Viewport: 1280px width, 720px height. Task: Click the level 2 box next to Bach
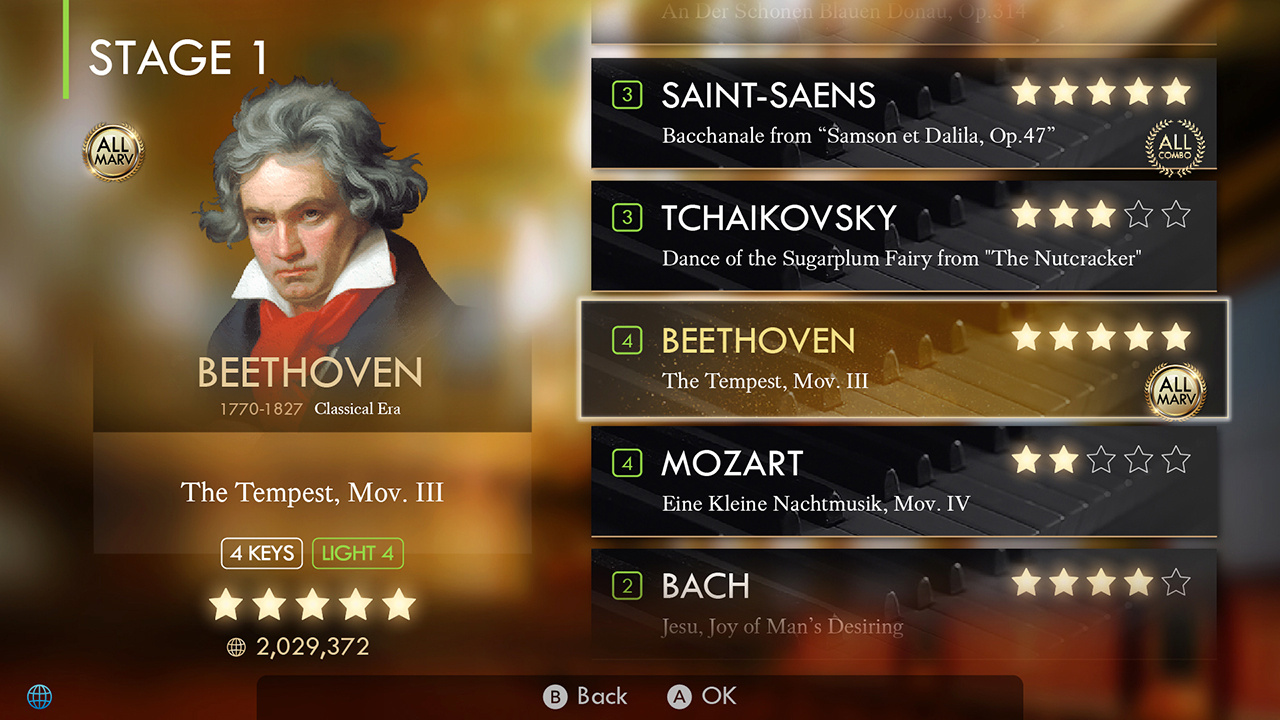pyautogui.click(x=626, y=586)
